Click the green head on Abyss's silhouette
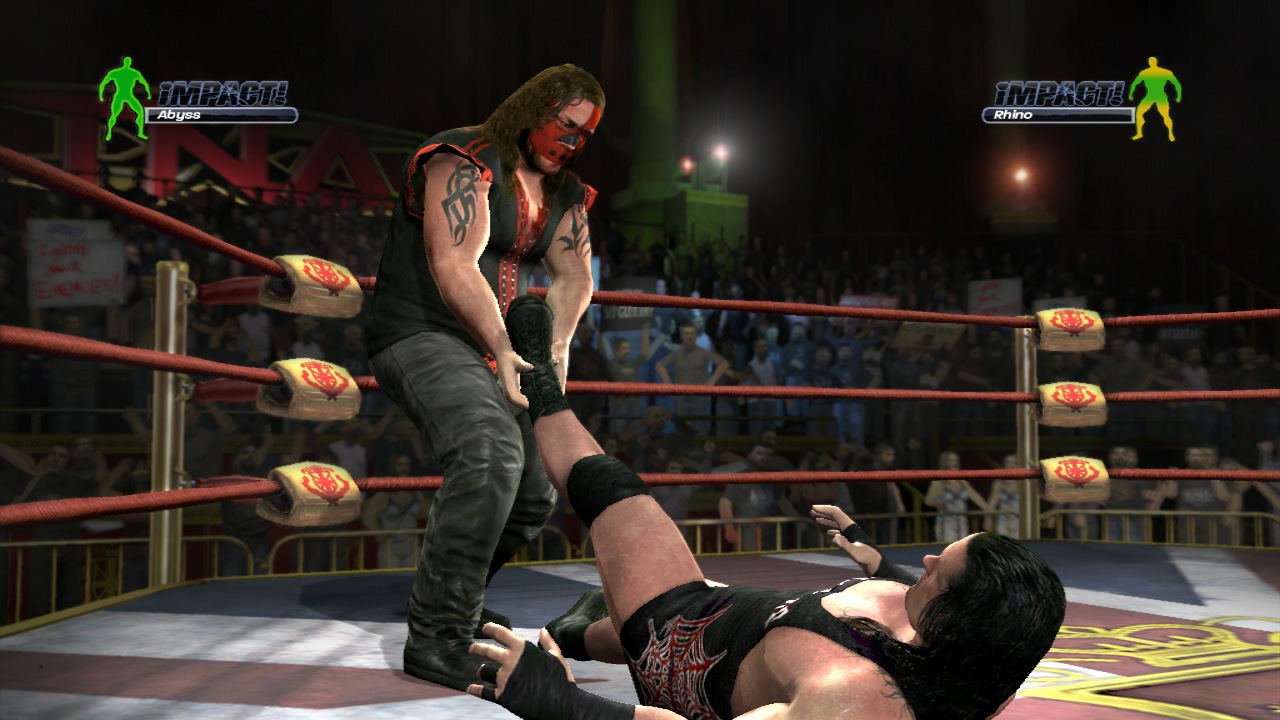This screenshot has height=720, width=1280. pos(129,63)
